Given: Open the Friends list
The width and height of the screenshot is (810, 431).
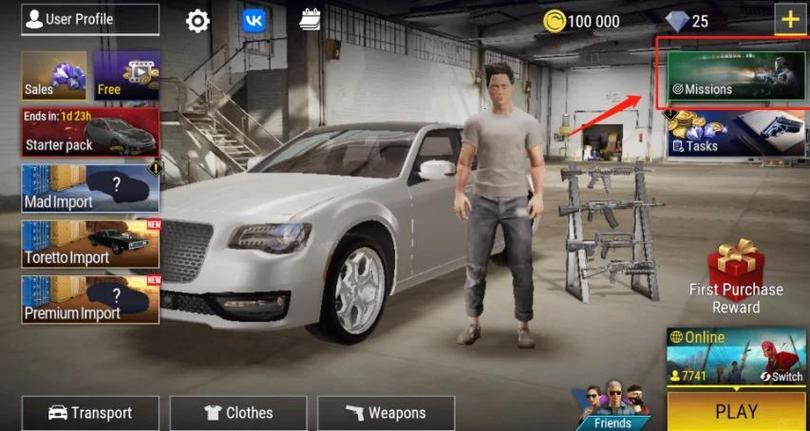Looking at the screenshot, I should (612, 406).
